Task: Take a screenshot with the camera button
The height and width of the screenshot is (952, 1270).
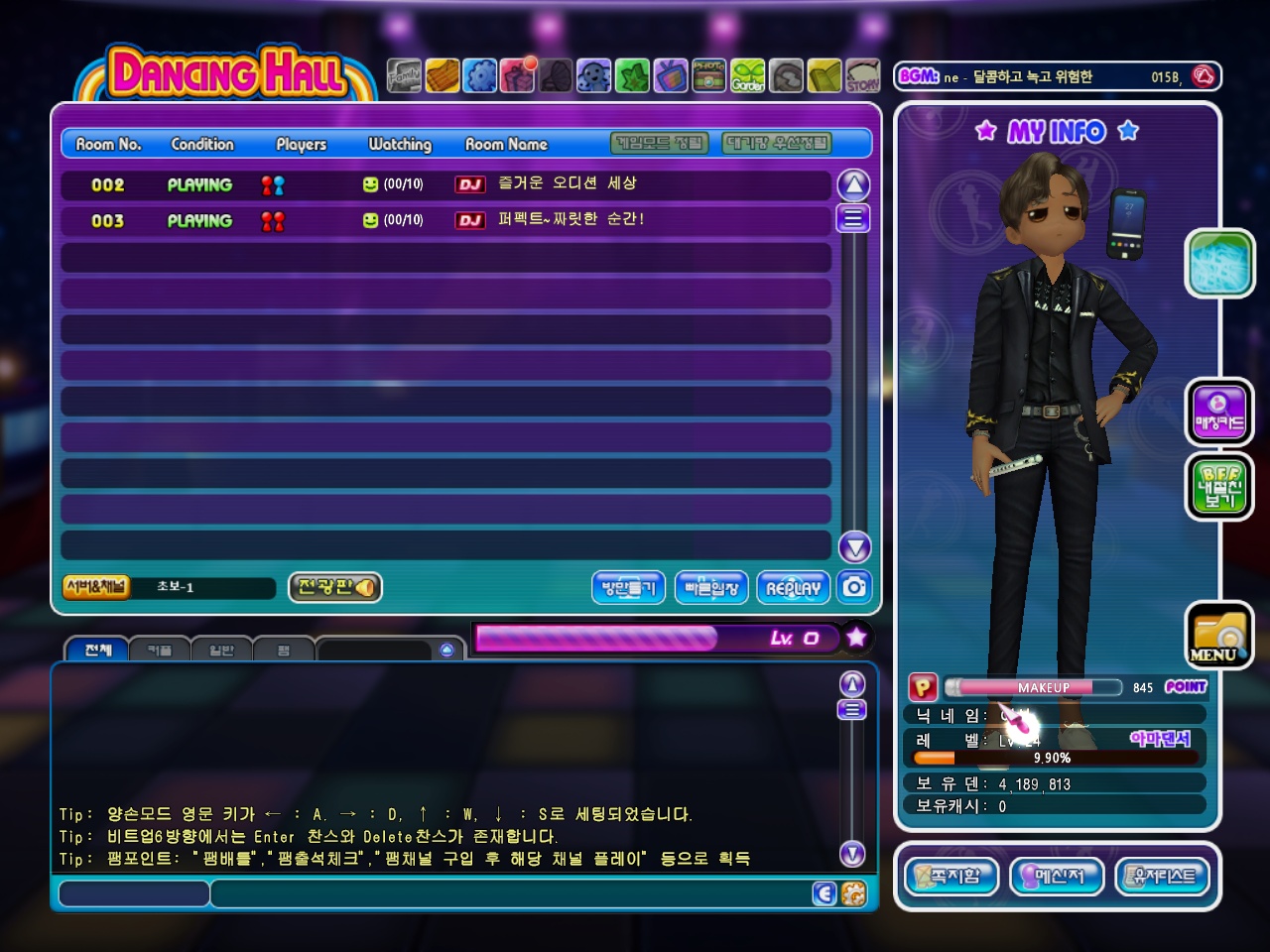Action: (x=853, y=587)
